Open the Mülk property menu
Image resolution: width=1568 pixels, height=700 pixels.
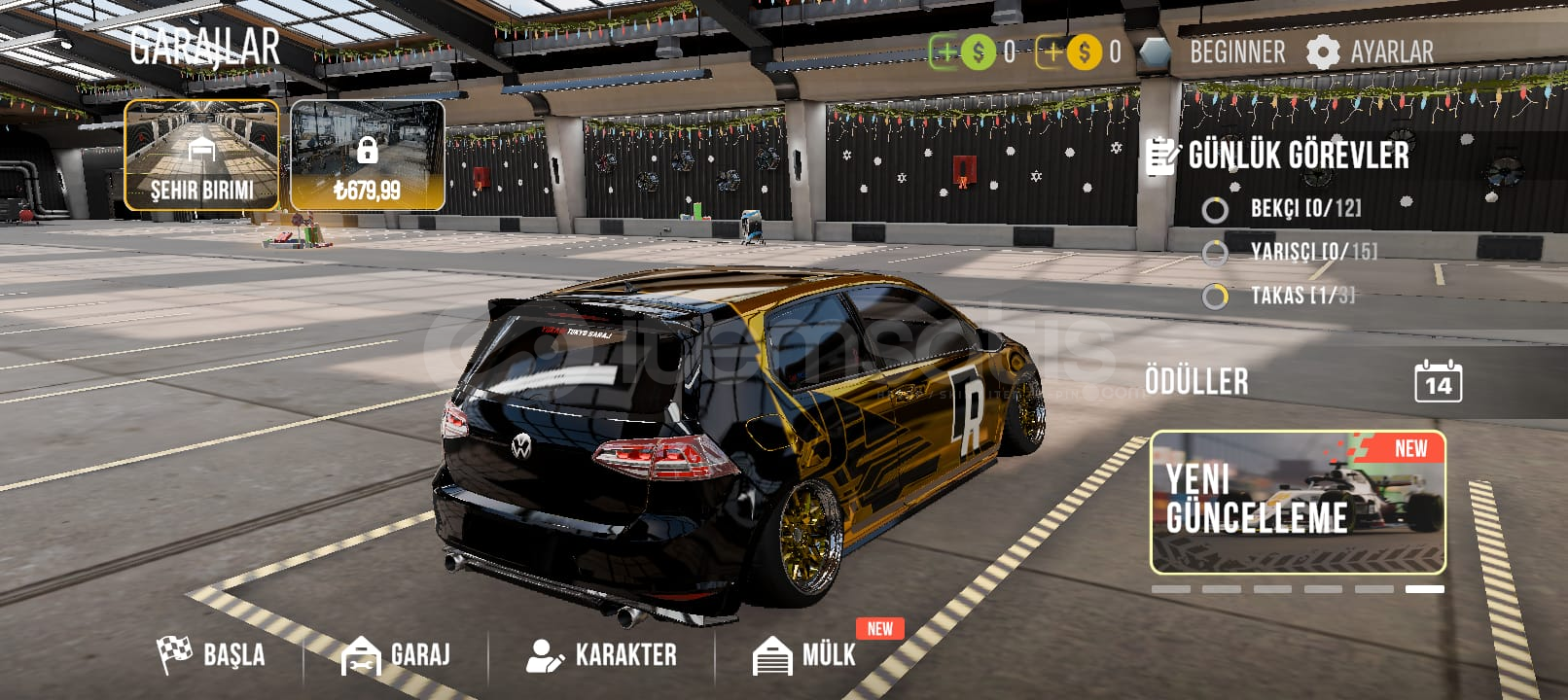(806, 654)
